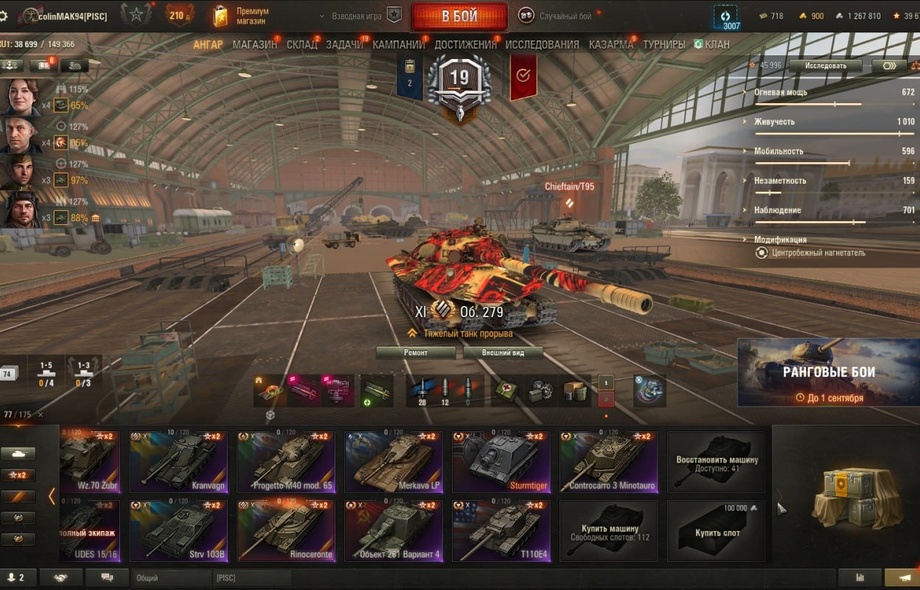The height and width of the screenshot is (590, 920).
Task: Open the Восстановить машину tile
Action: [x=716, y=461]
